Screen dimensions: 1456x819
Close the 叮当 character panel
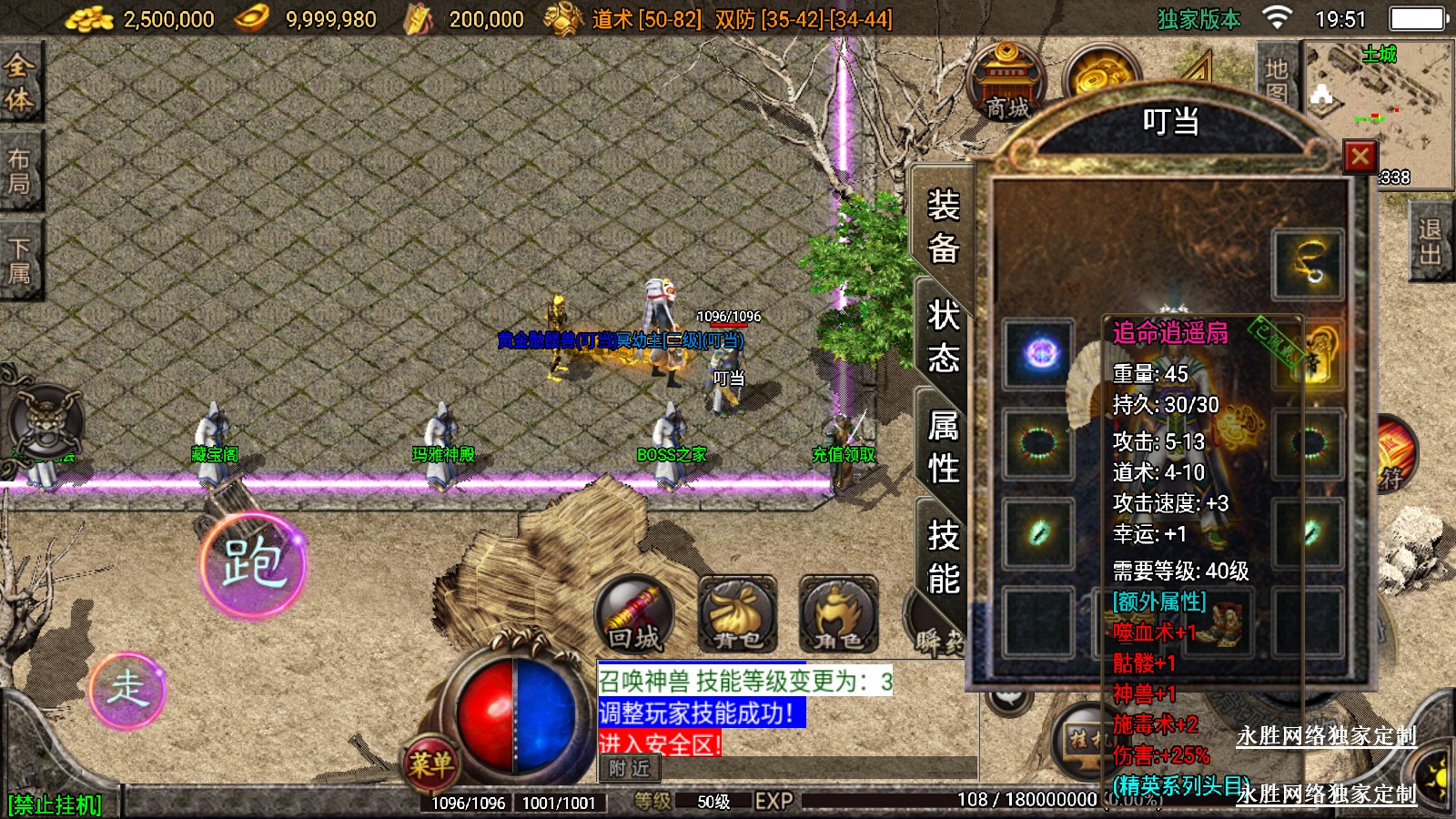1360,157
